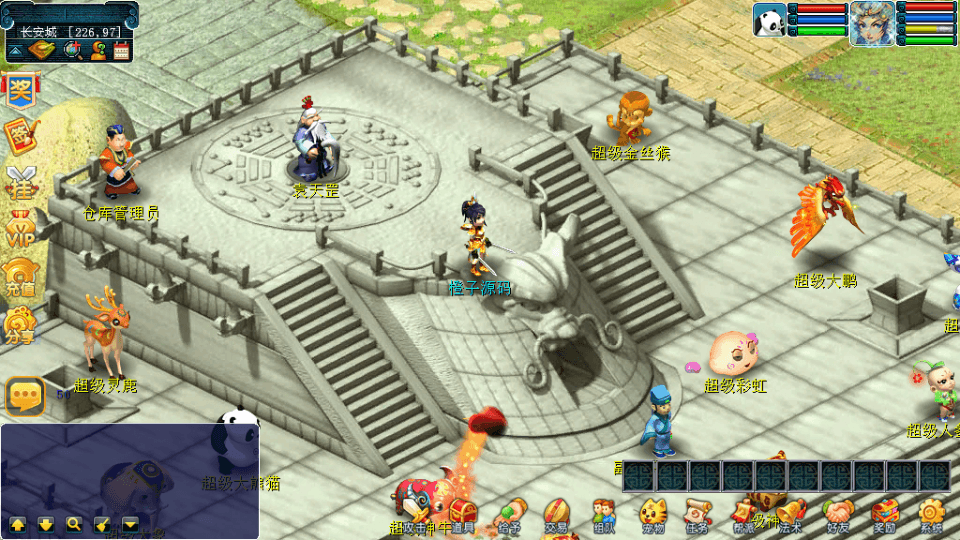Viewport: 960px width, 540px height.
Task: Open the VIP menu
Action: (19, 230)
